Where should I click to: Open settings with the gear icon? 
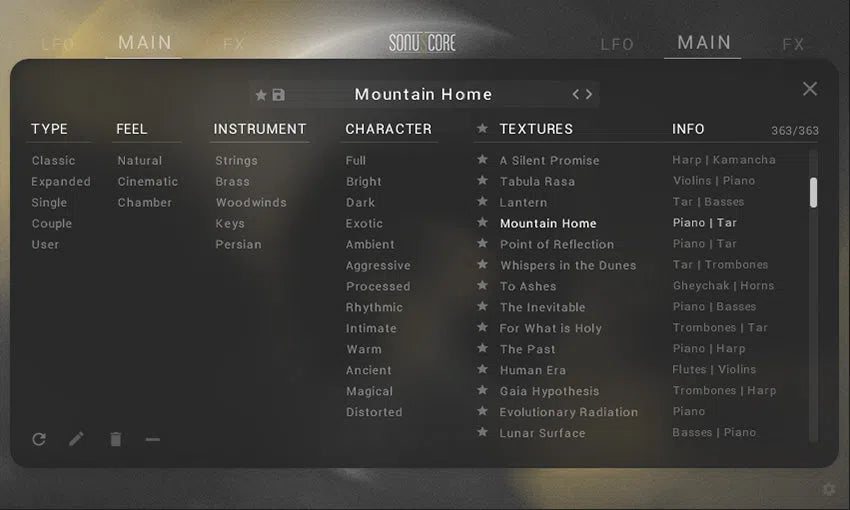(x=828, y=489)
